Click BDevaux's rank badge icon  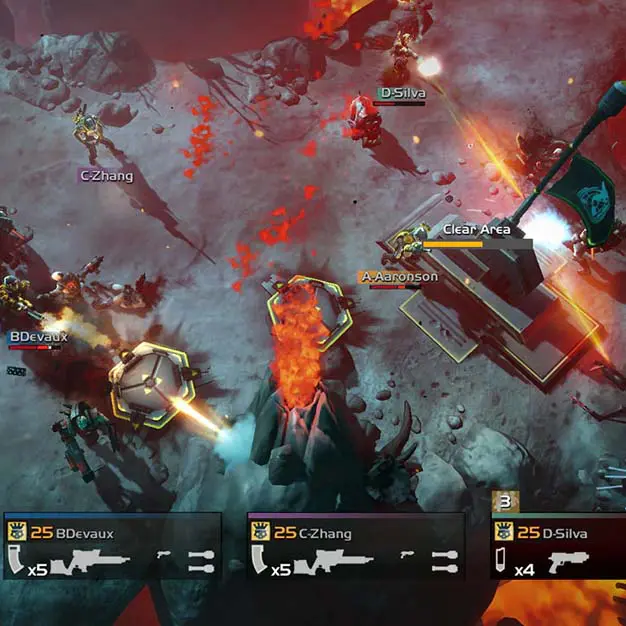[x=15, y=532]
